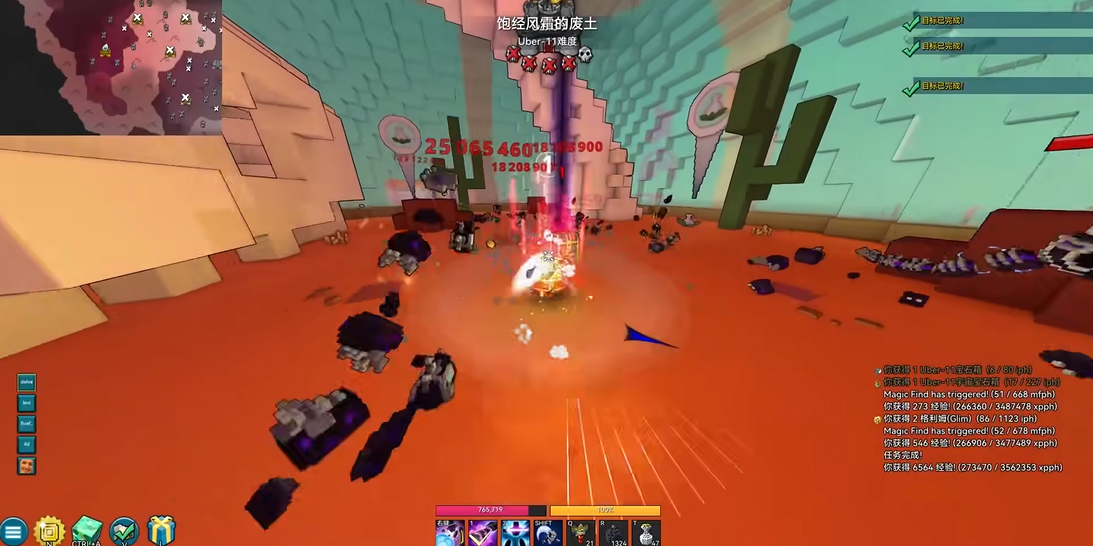1093x546 pixels.
Task: Open the checkmark map objectives icon
Action: coord(124,531)
